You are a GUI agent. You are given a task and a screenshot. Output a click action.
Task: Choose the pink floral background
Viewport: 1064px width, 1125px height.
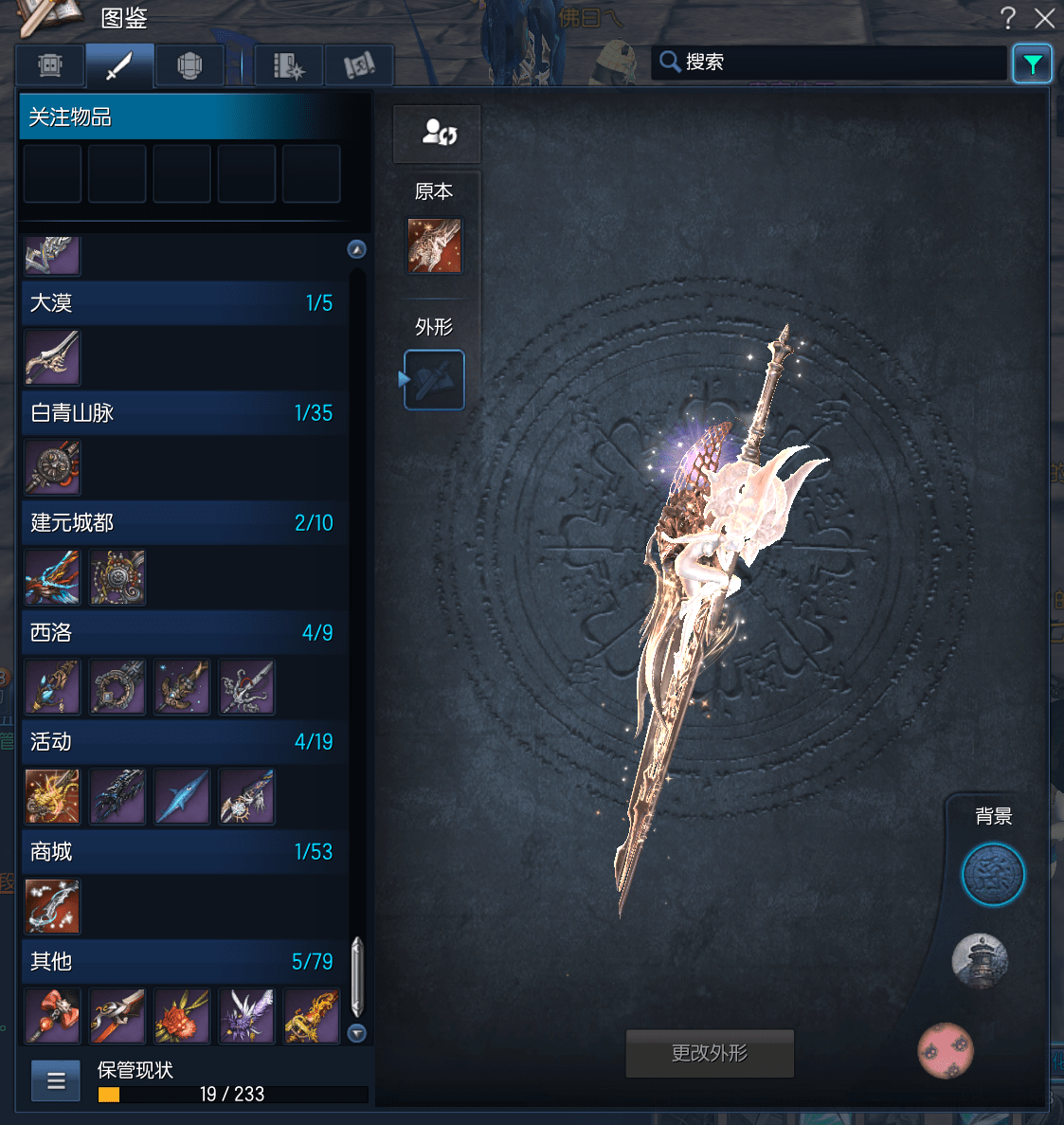946,1050
